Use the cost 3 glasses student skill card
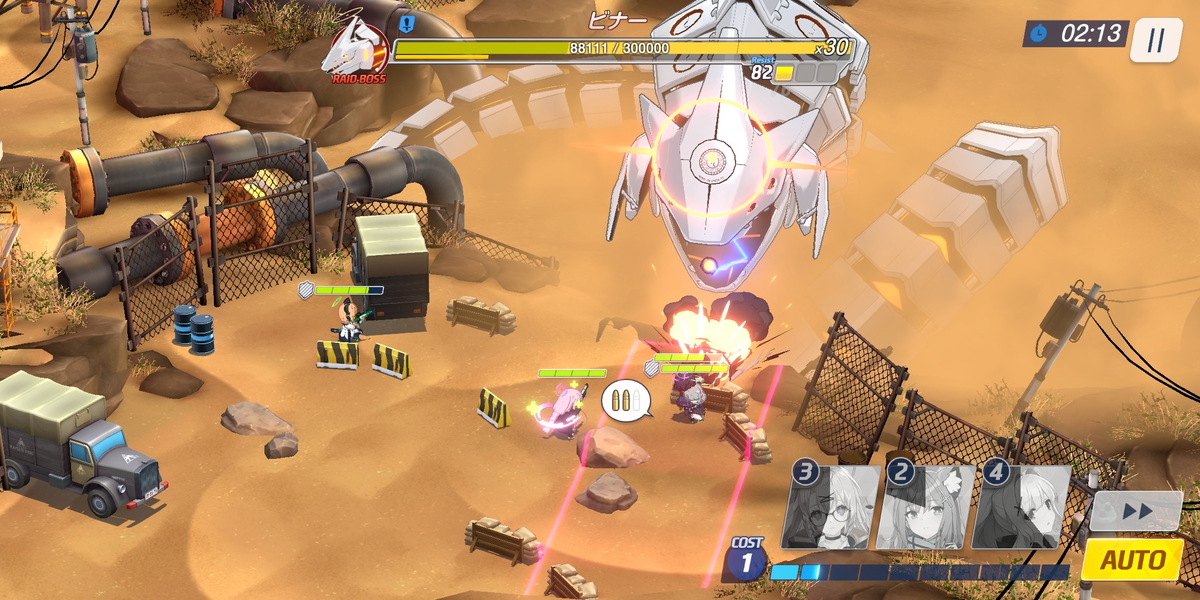The image size is (1200, 600). [833, 507]
